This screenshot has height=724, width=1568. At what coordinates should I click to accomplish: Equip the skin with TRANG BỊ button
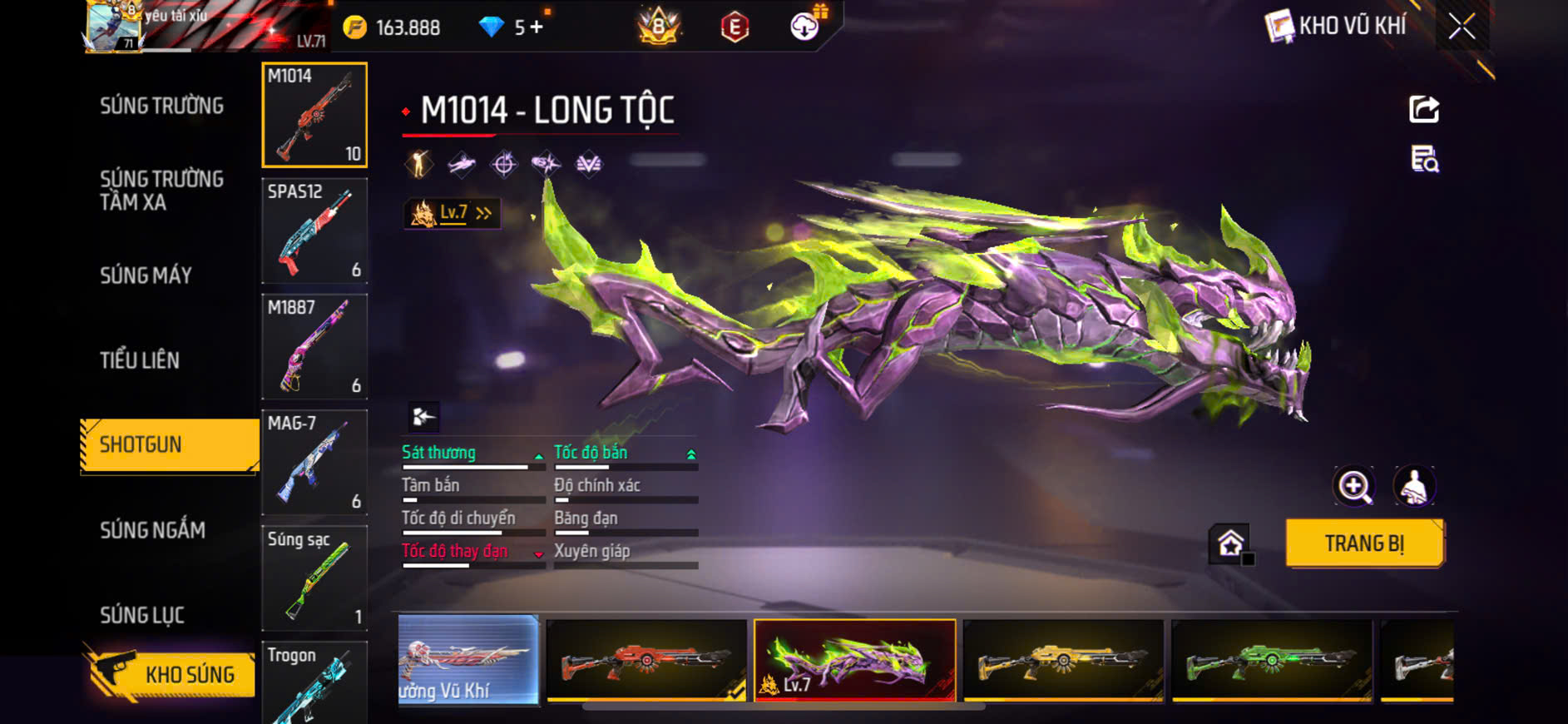point(1364,543)
